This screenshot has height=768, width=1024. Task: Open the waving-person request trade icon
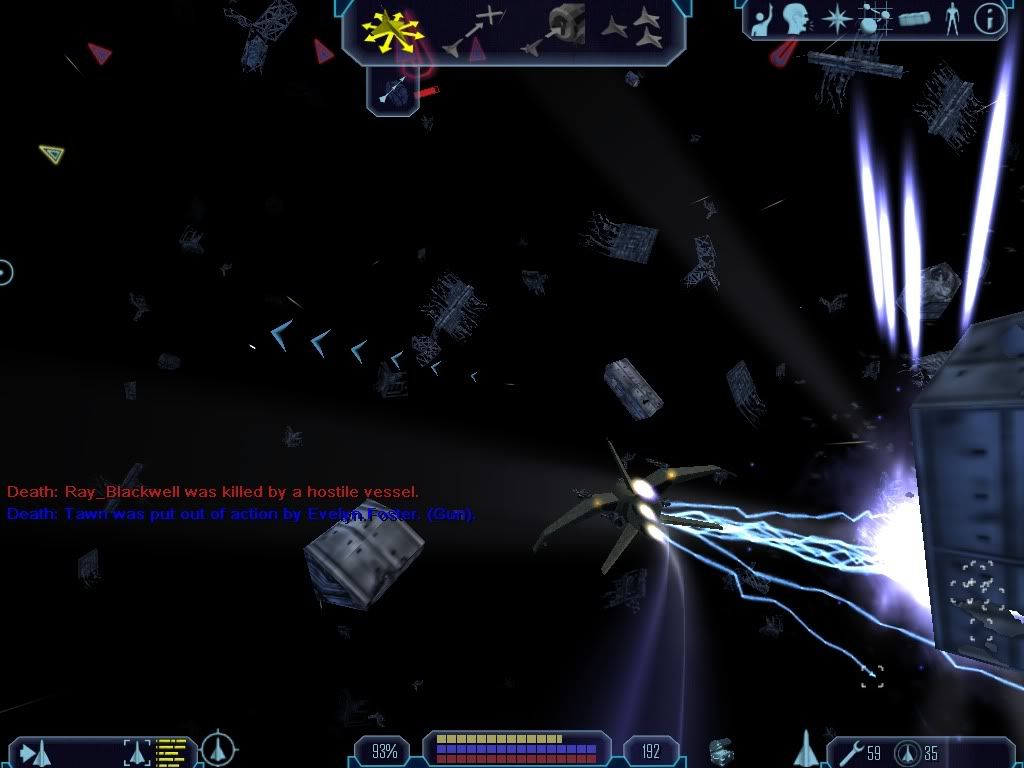(x=764, y=20)
